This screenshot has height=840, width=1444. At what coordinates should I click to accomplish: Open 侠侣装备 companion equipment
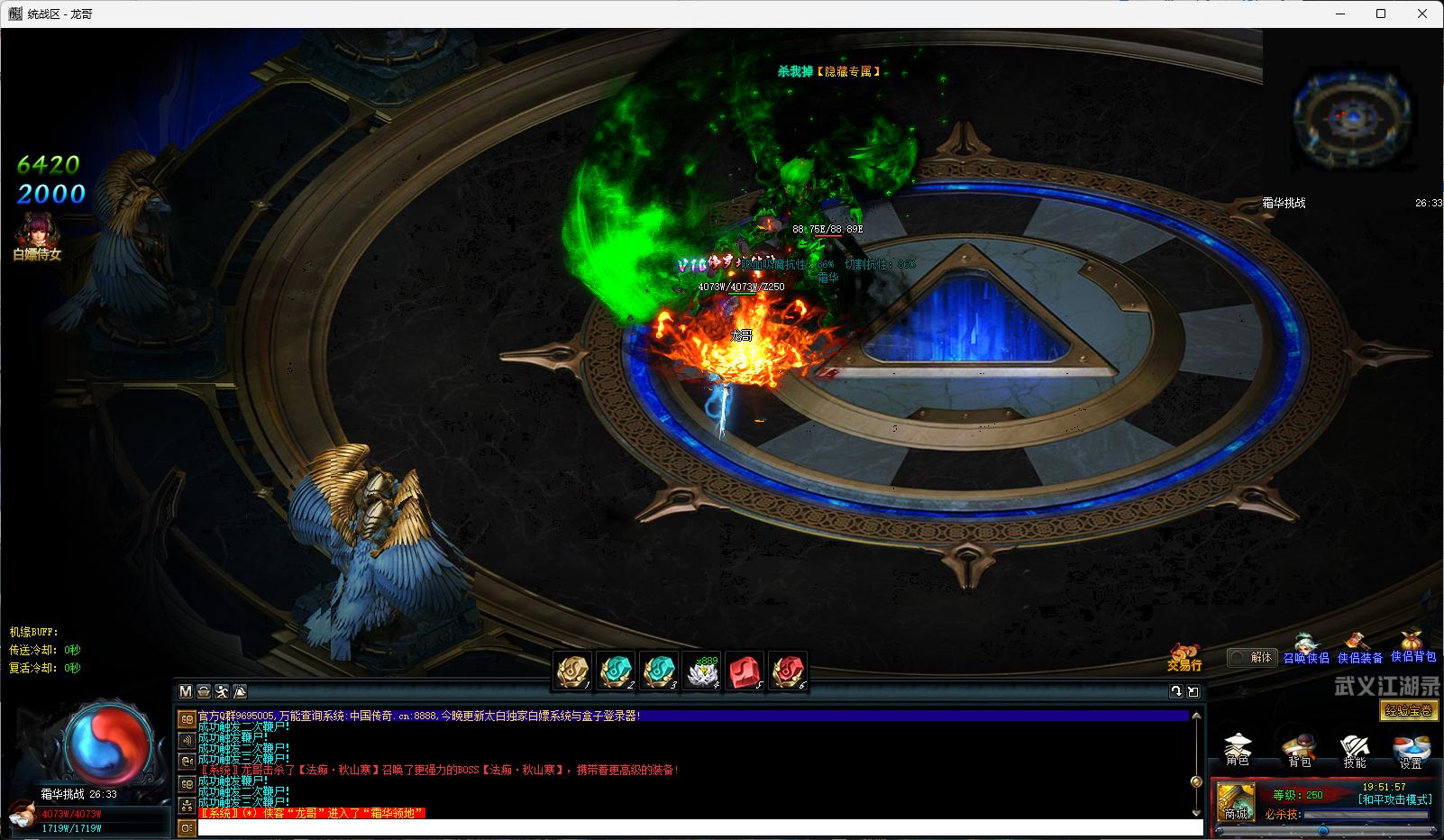[1359, 650]
